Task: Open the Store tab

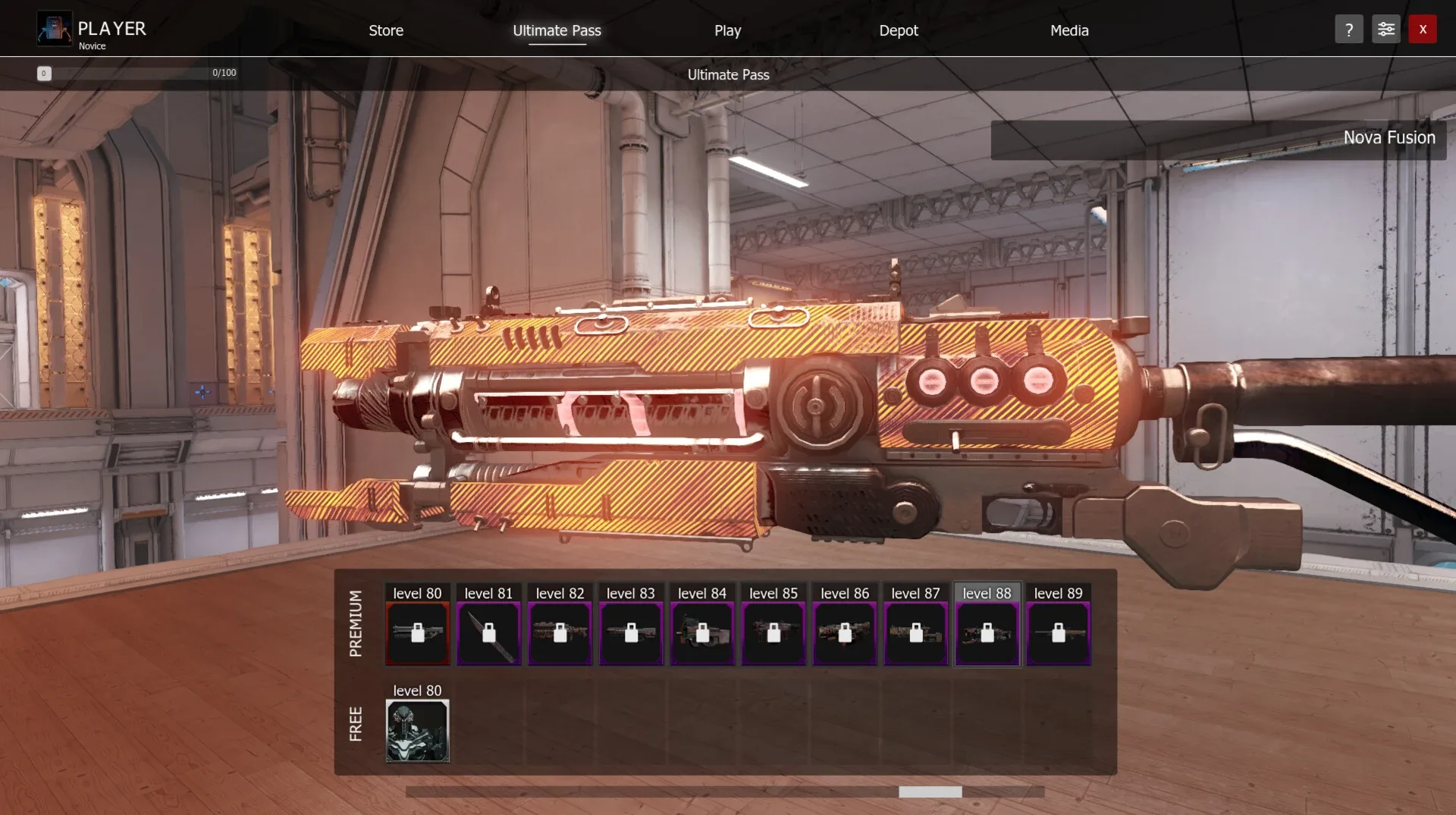Action: [x=386, y=30]
